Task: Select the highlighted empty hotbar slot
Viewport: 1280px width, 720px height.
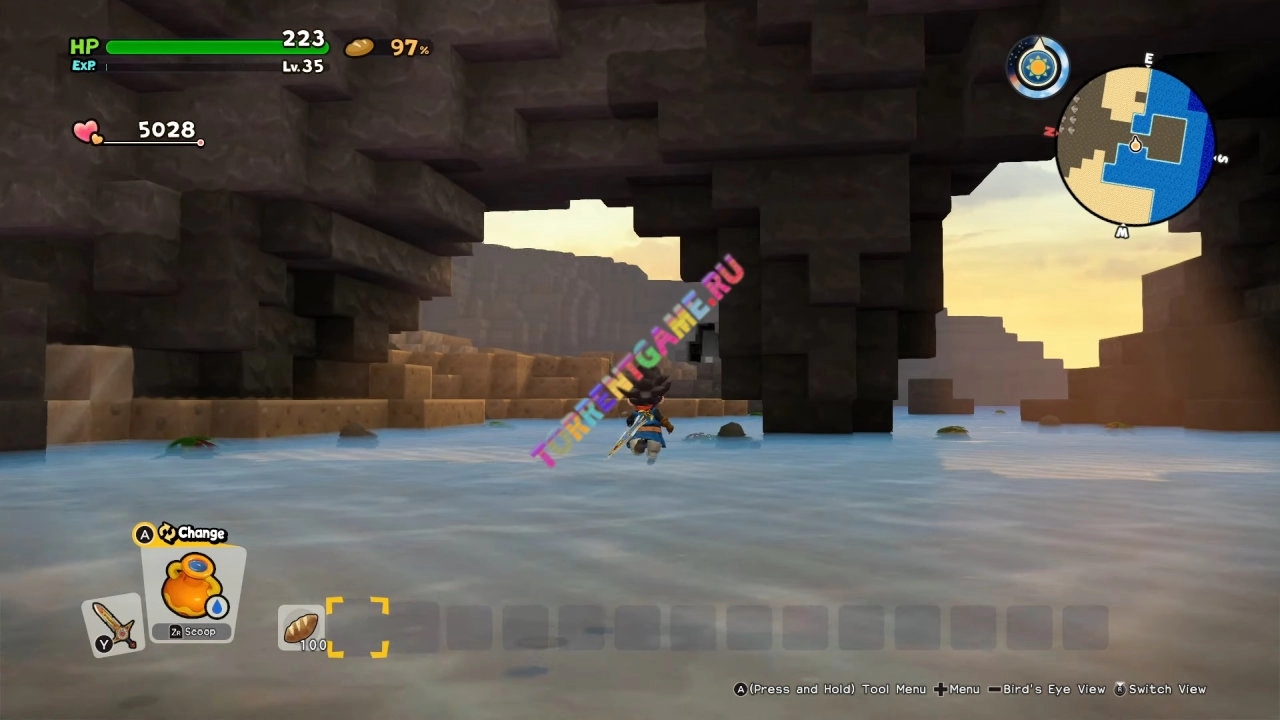Action: click(357, 627)
